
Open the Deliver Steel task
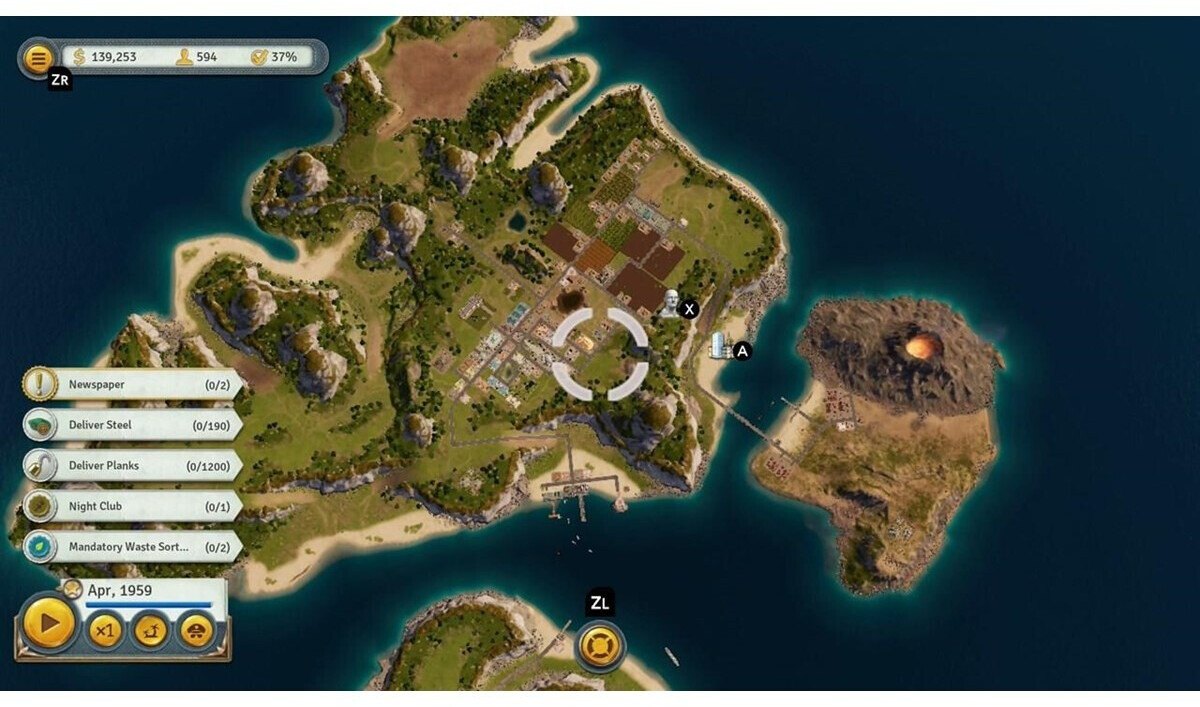130,425
